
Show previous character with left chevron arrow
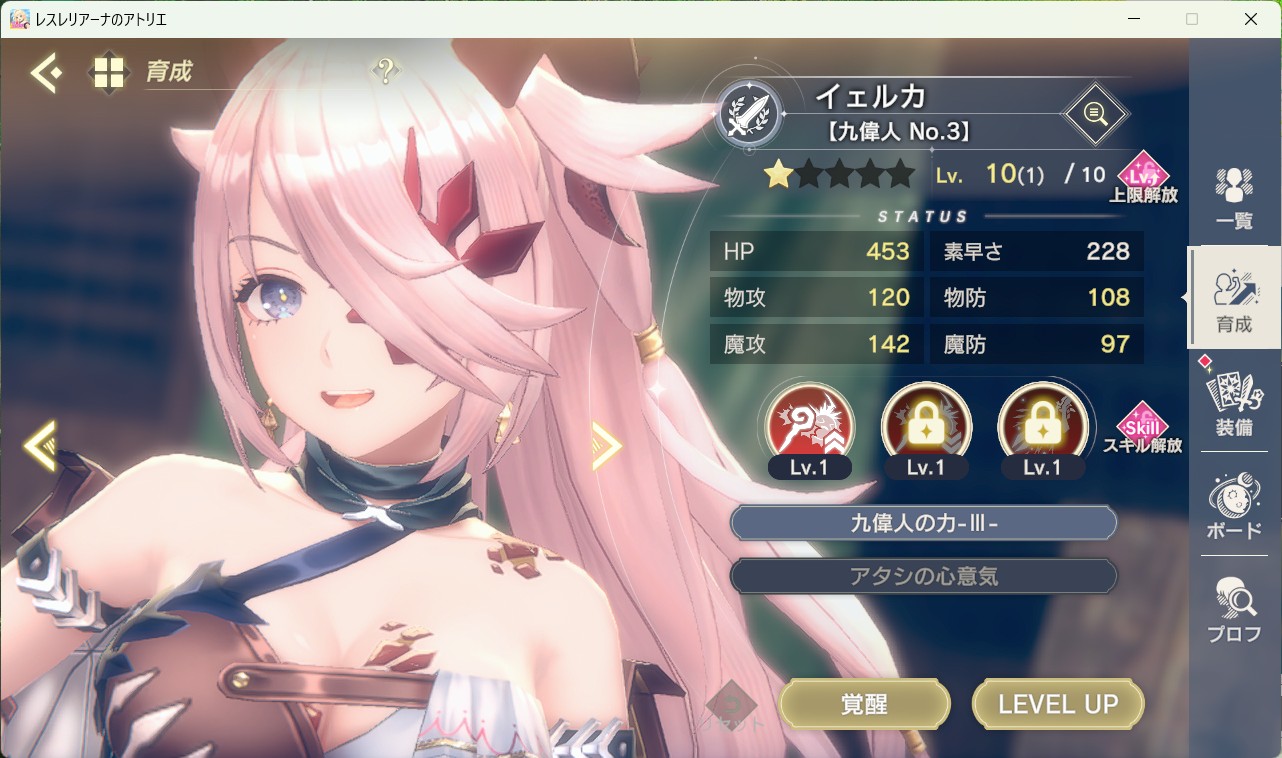[x=40, y=445]
